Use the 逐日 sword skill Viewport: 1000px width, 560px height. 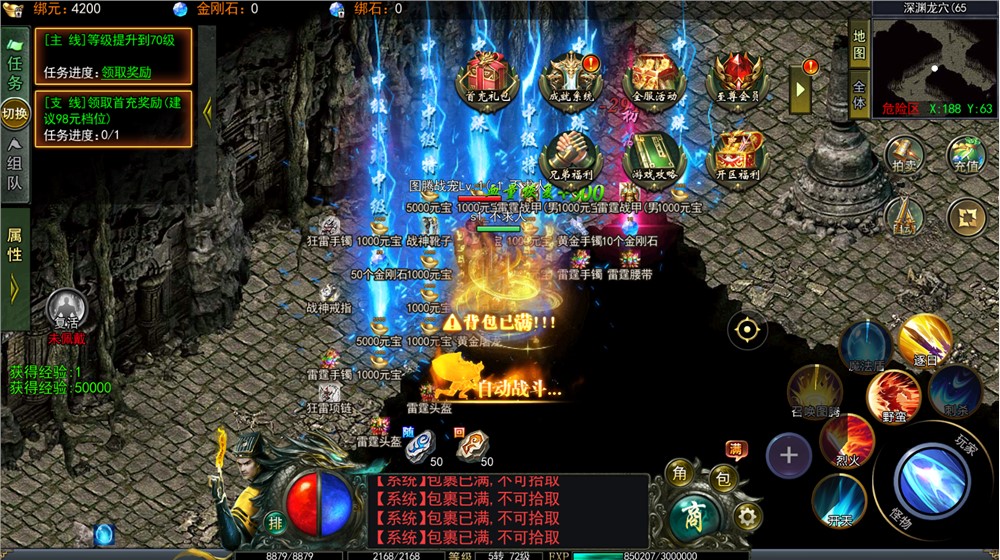[924, 340]
